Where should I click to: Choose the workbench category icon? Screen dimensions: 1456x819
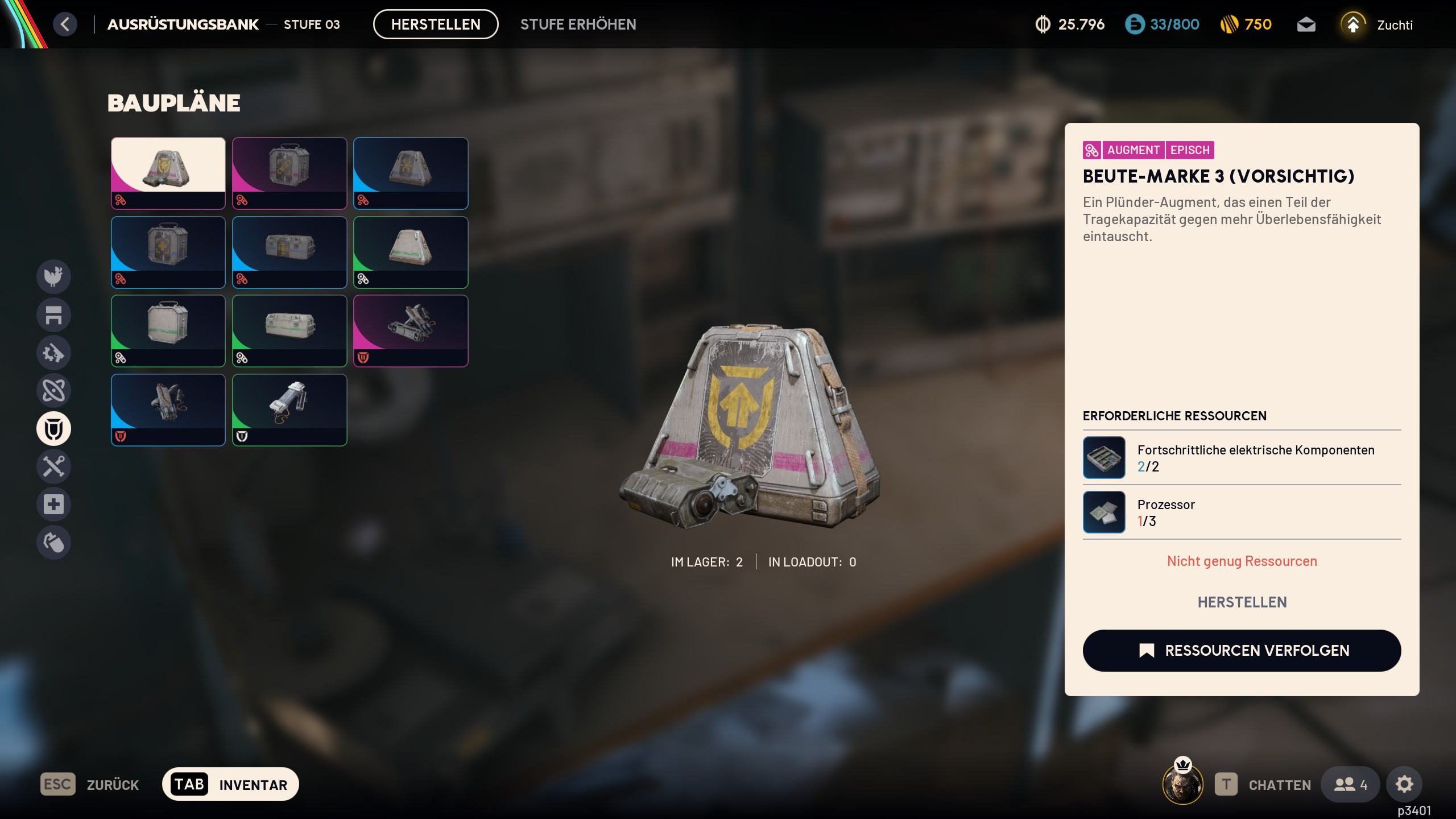tap(53, 315)
